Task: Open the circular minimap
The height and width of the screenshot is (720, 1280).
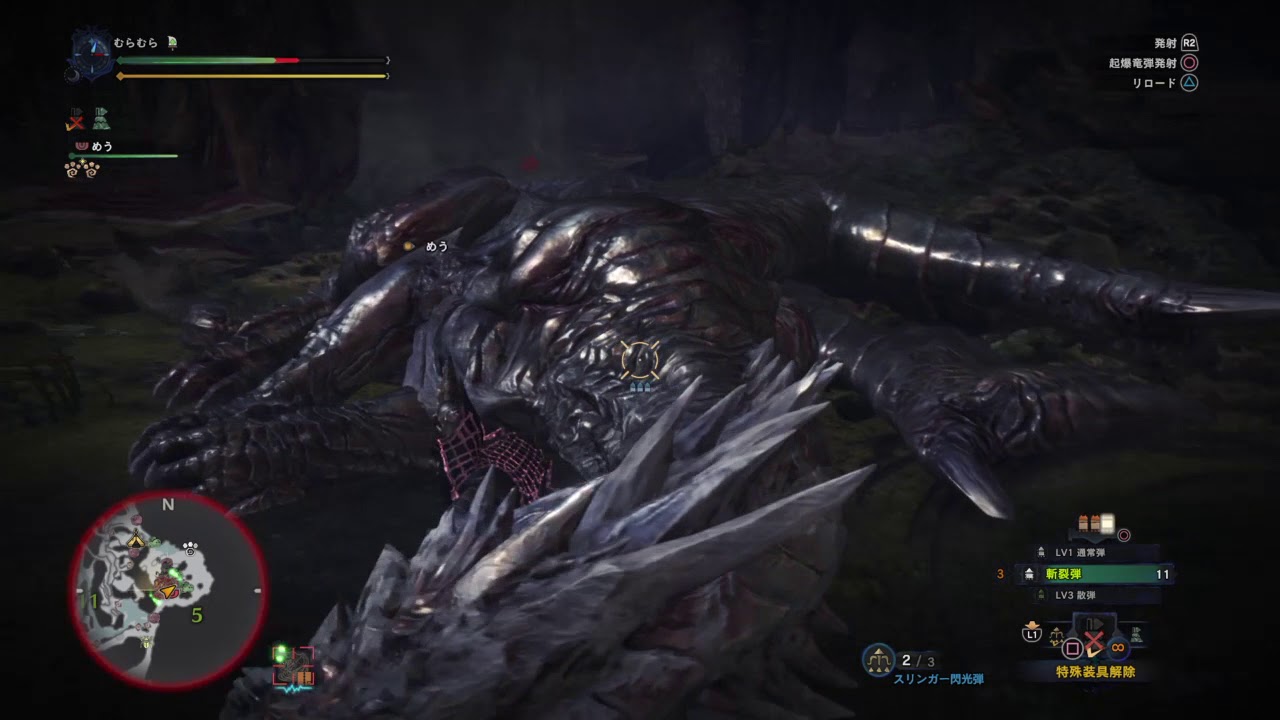Action: click(x=167, y=588)
